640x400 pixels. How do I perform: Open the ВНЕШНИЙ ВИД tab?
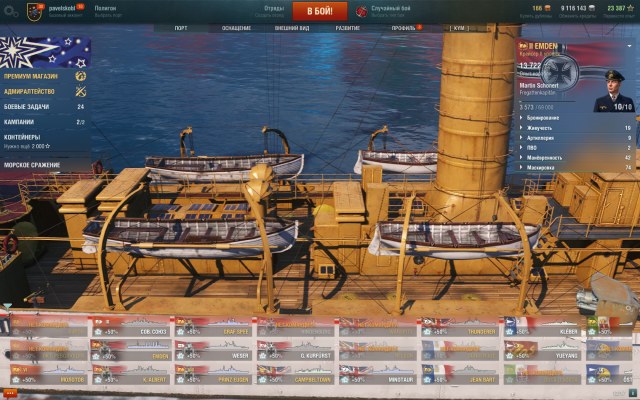pyautogui.click(x=294, y=28)
